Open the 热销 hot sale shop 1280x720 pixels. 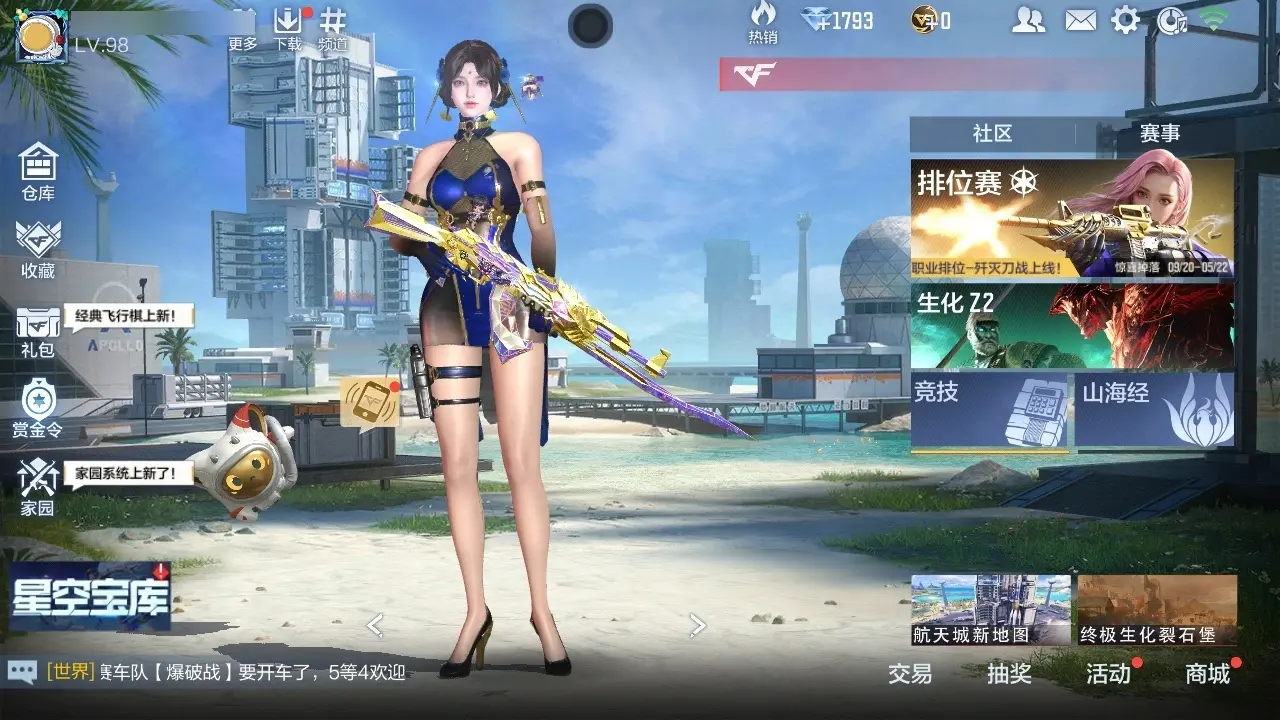(x=763, y=22)
